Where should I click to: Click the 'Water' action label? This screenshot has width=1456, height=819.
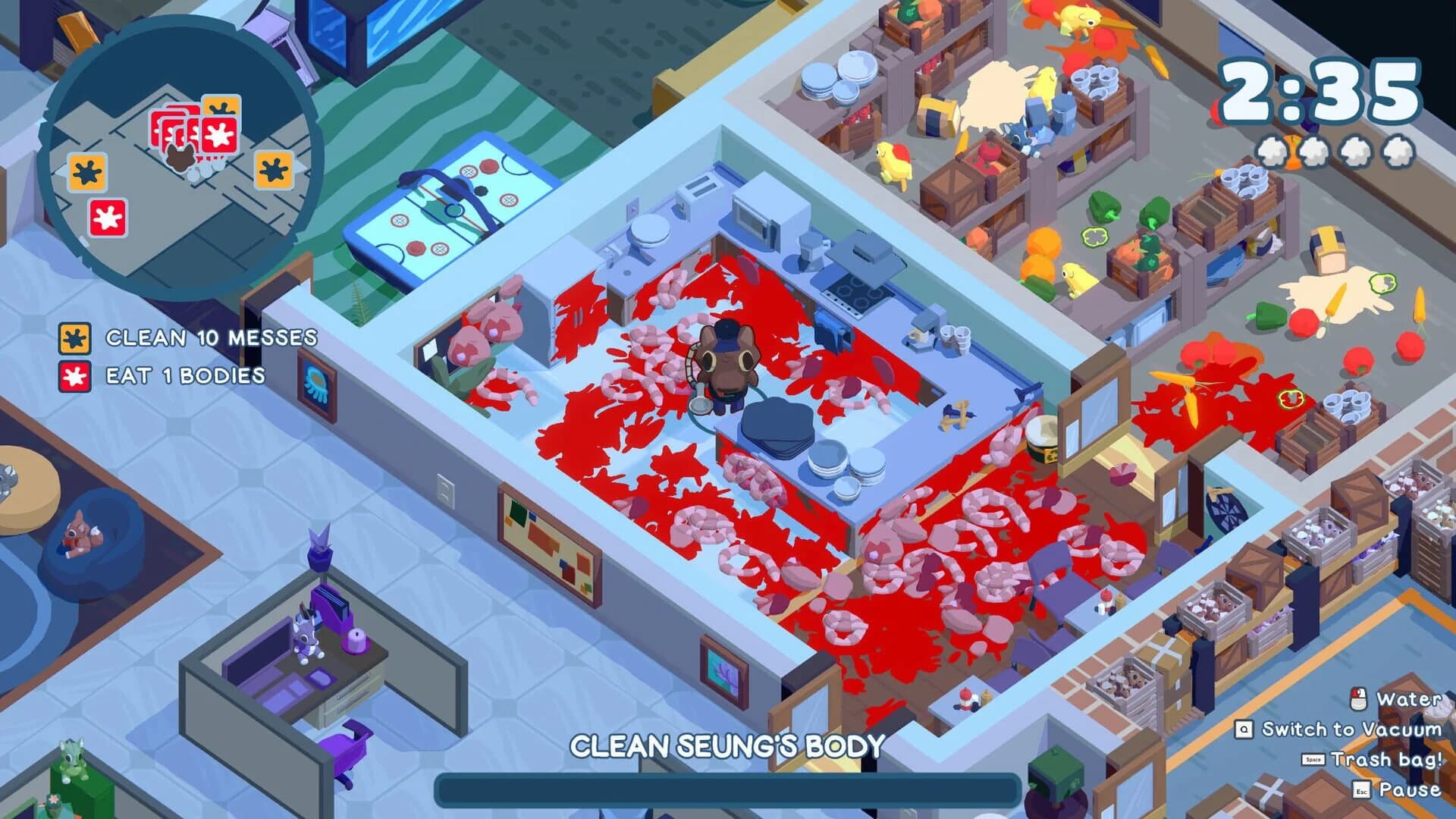tap(1410, 698)
